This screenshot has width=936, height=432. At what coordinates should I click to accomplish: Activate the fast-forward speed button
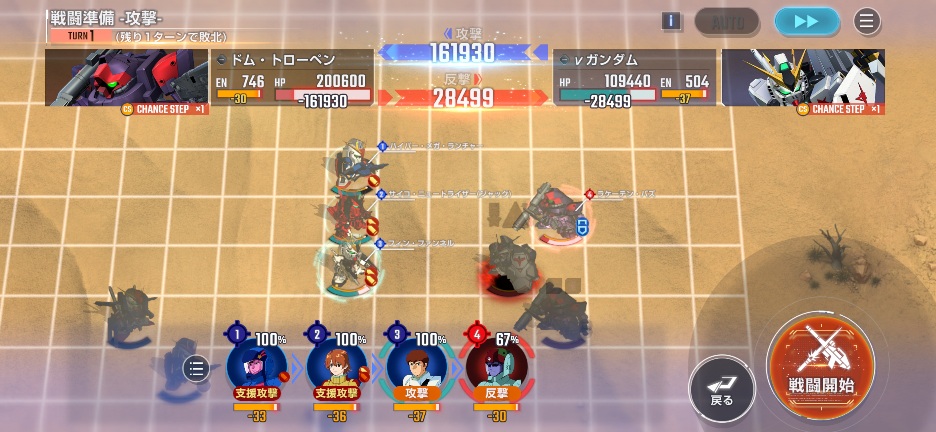(806, 21)
